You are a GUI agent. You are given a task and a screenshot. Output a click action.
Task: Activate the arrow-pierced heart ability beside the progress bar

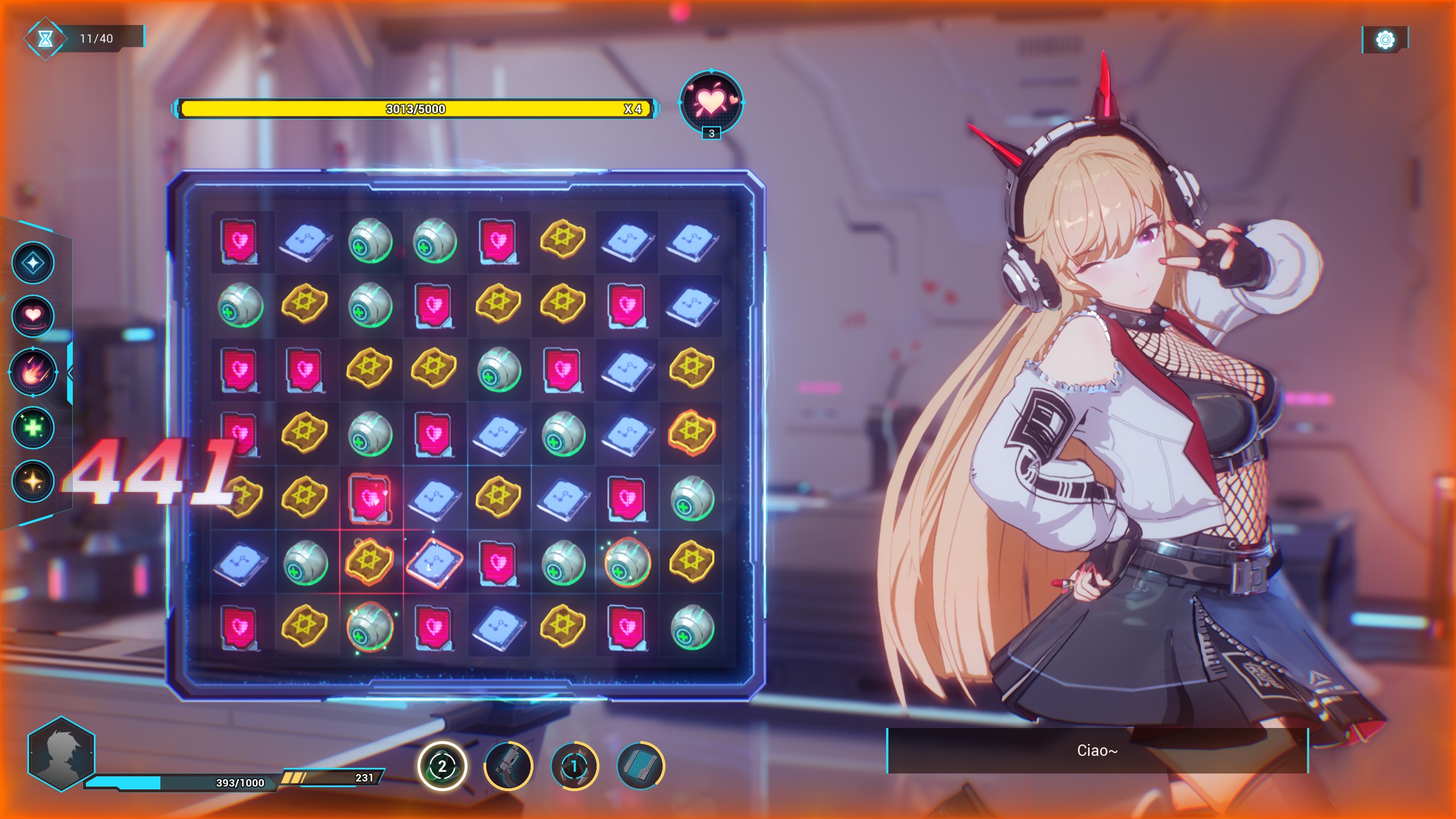711,101
